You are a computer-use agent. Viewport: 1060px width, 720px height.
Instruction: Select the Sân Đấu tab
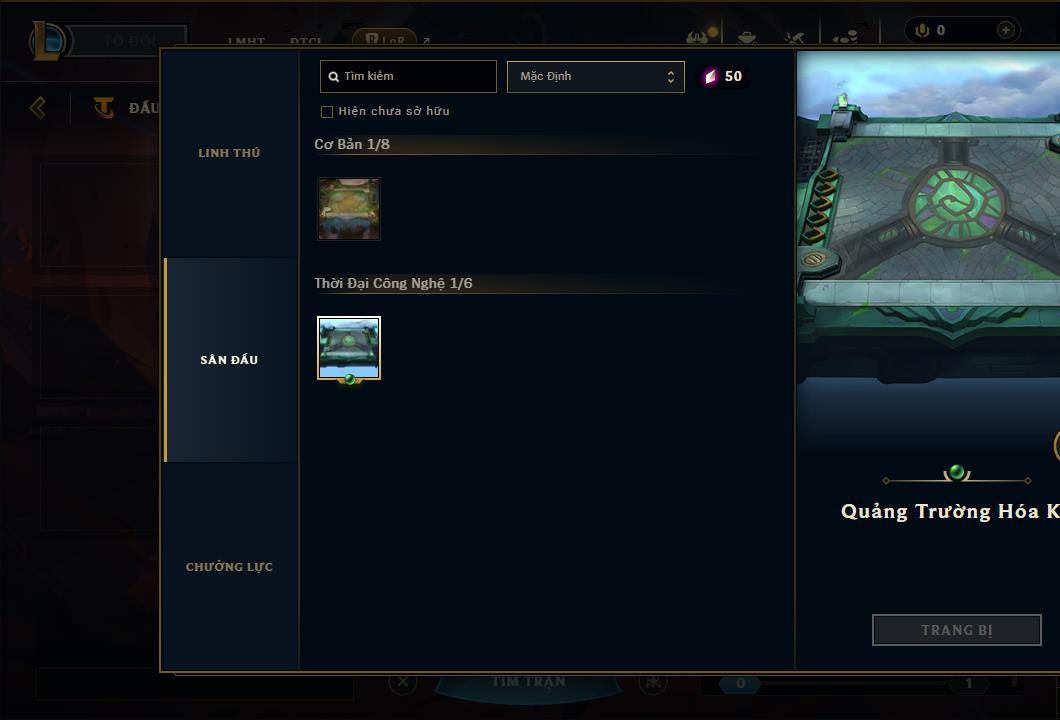[x=229, y=360]
